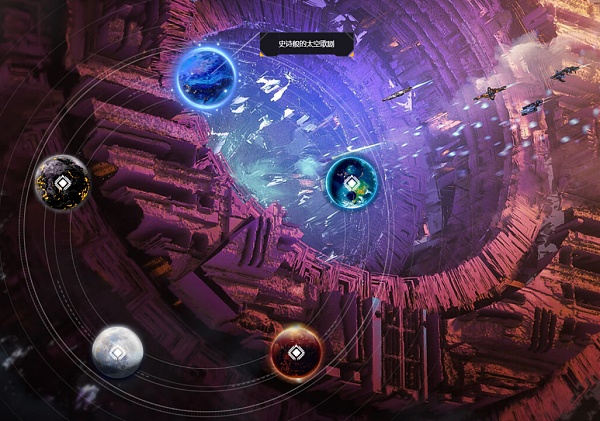Choose the teal-green planet orb
This screenshot has height=421, width=600.
351,182
